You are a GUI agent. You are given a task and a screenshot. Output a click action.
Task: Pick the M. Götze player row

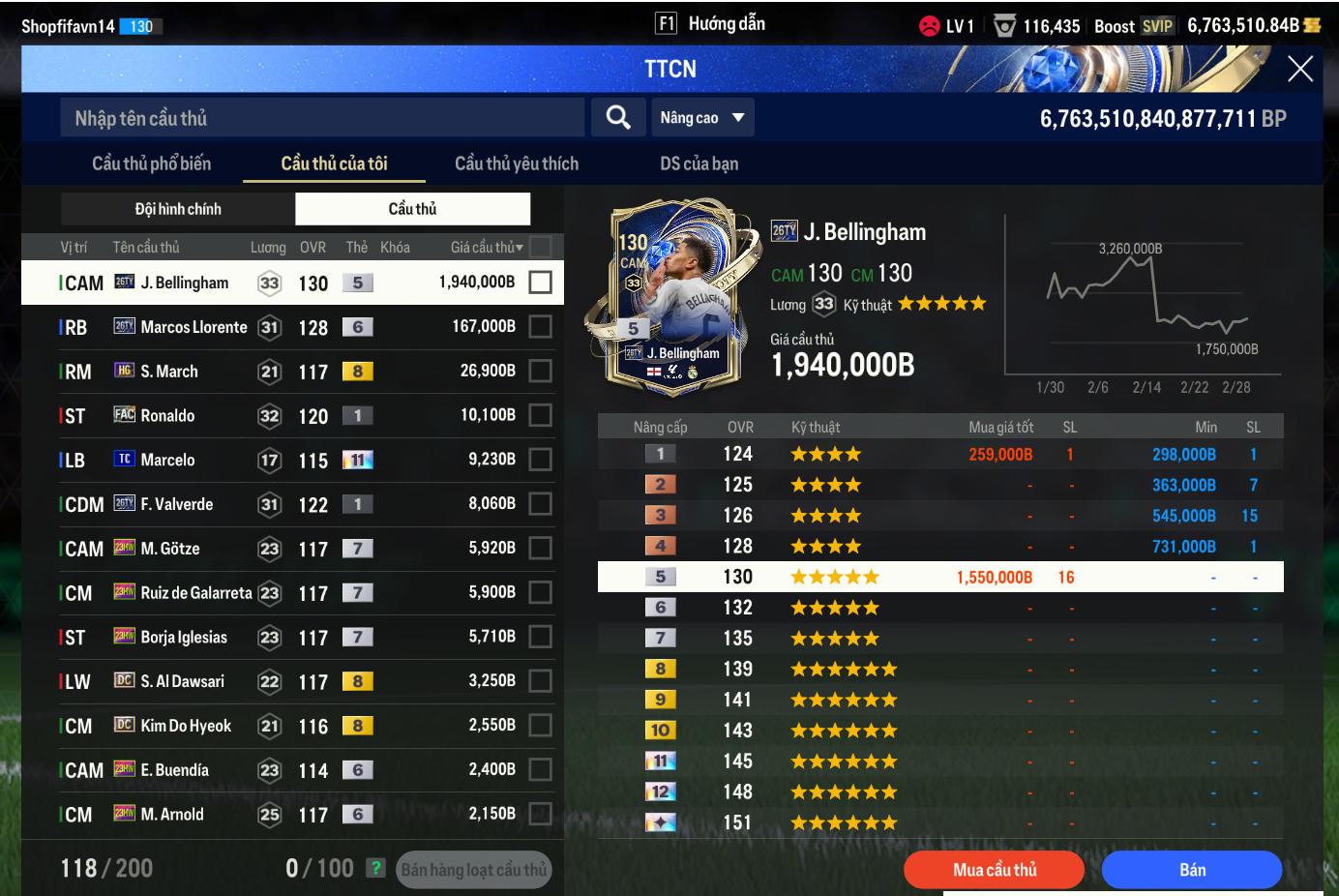click(x=290, y=549)
